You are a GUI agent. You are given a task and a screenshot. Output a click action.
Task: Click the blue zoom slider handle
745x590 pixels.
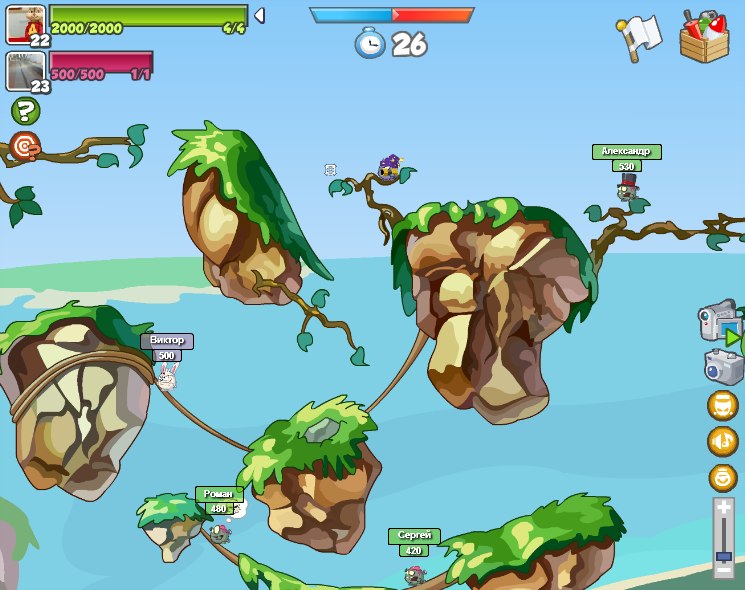click(724, 555)
